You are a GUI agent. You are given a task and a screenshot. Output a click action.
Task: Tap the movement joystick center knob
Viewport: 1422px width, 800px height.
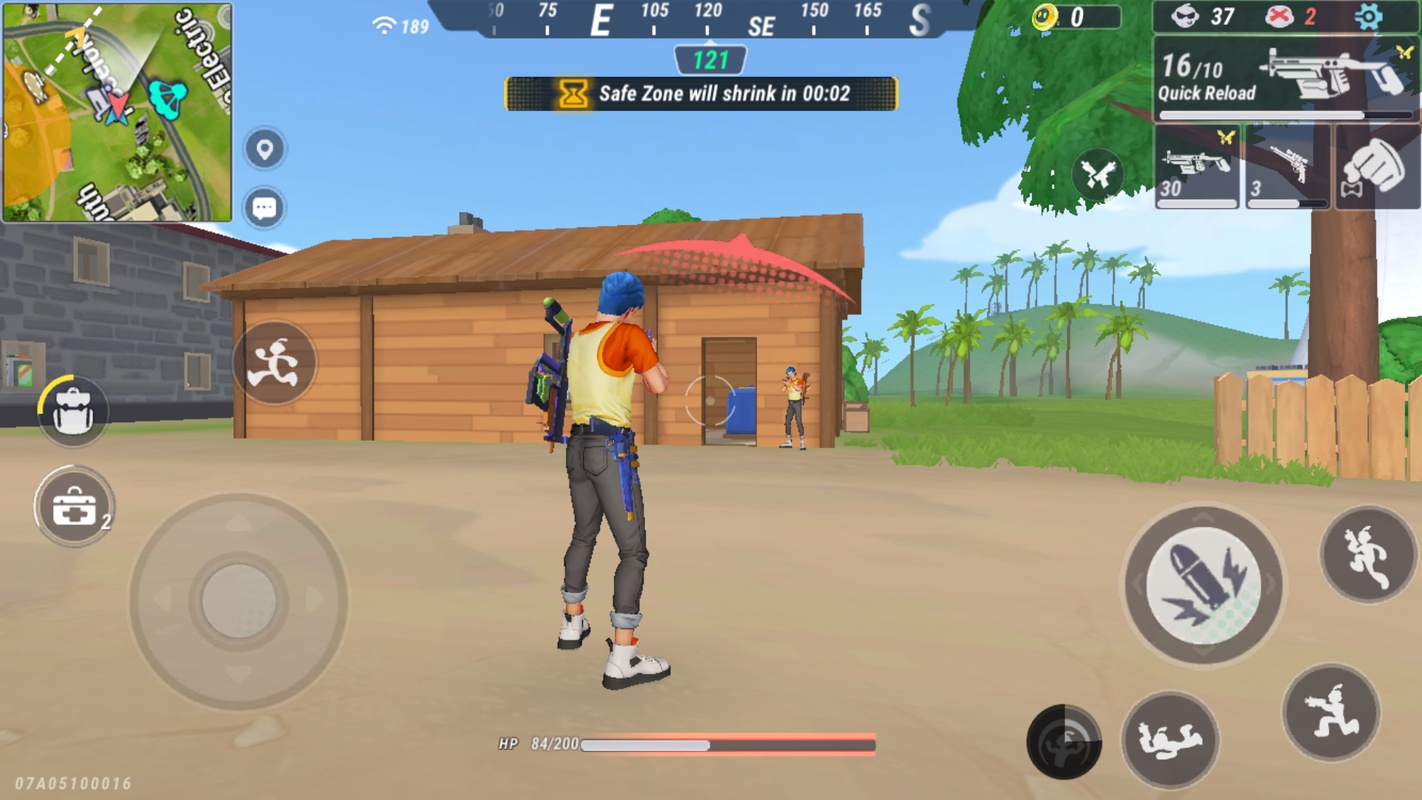(x=238, y=601)
